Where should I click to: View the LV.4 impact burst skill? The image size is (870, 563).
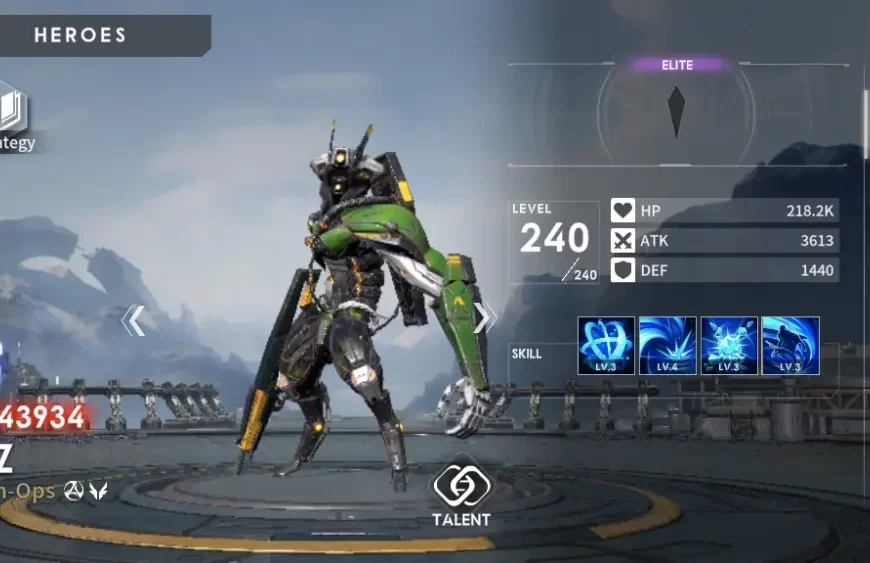pyautogui.click(x=667, y=346)
